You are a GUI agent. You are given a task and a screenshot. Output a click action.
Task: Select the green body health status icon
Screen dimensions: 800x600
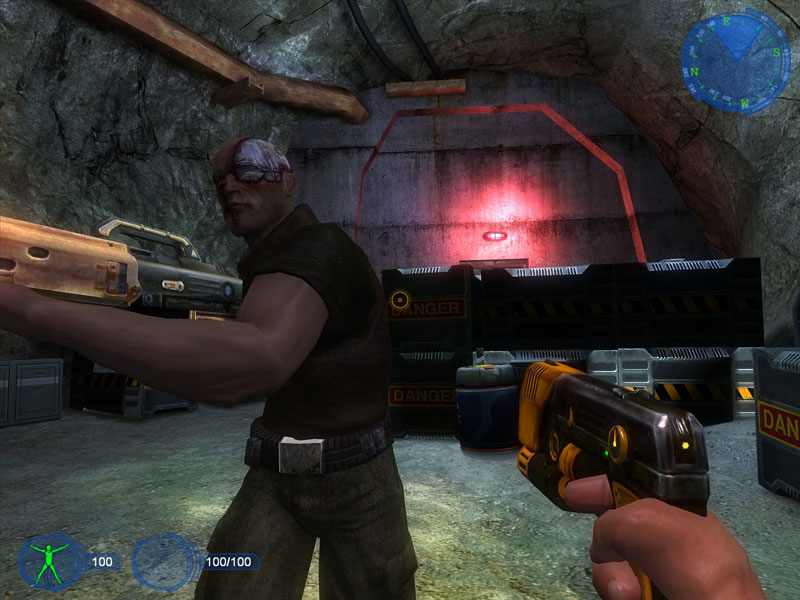pos(50,562)
